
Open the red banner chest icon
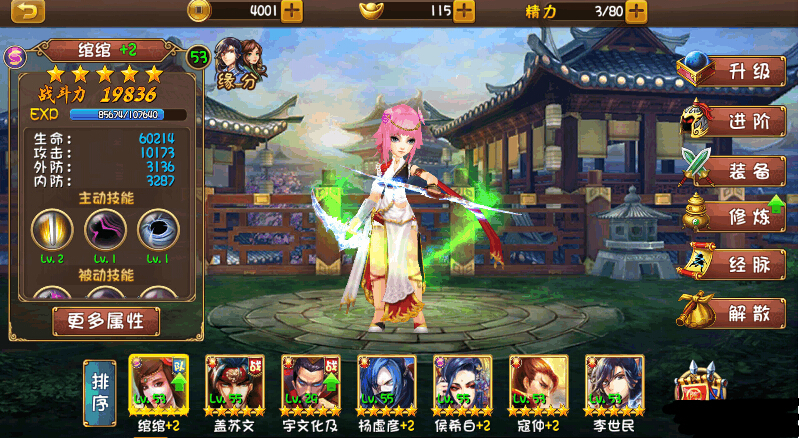[x=701, y=386]
